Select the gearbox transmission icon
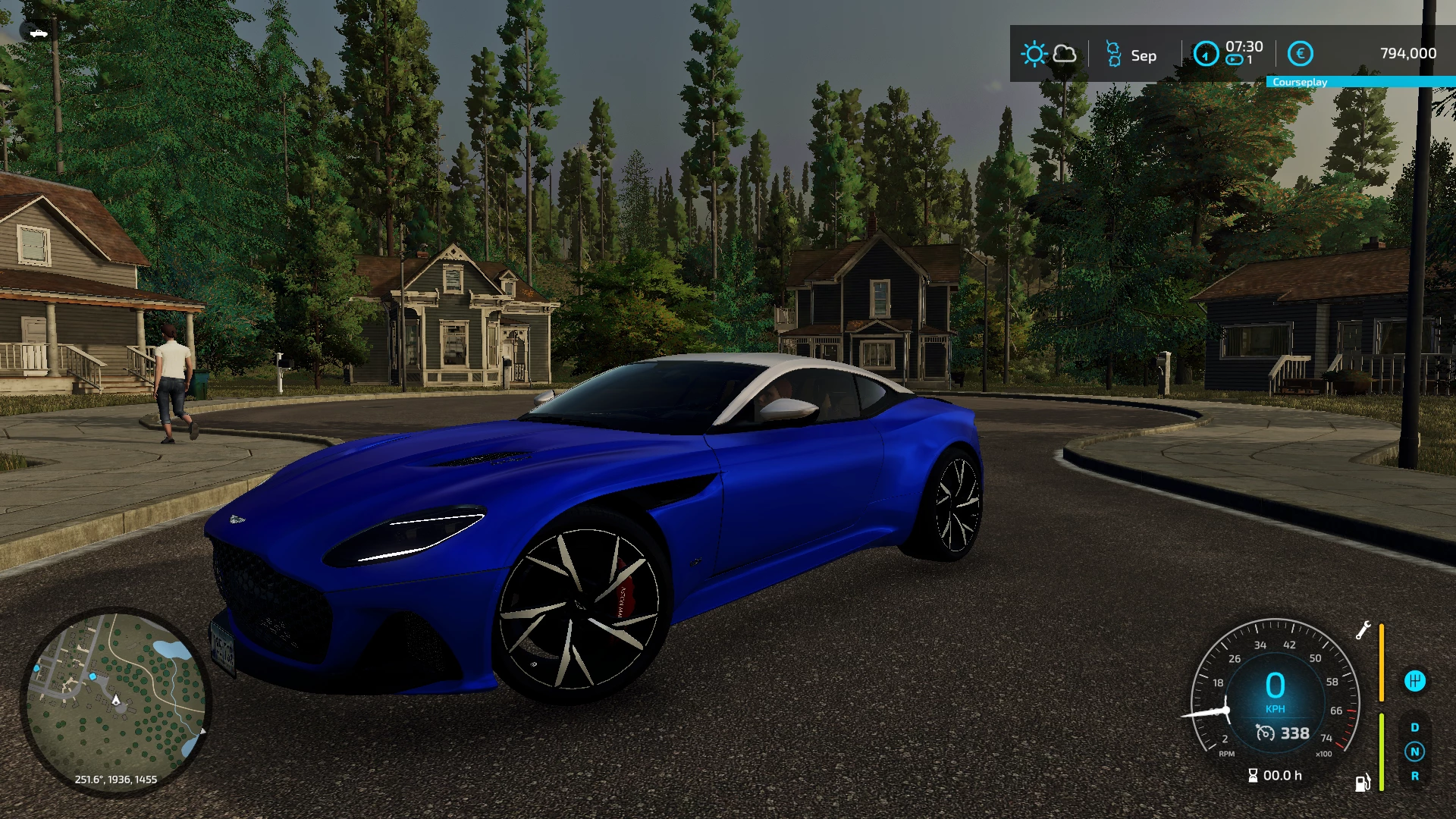Viewport: 1456px width, 819px height. [1415, 682]
